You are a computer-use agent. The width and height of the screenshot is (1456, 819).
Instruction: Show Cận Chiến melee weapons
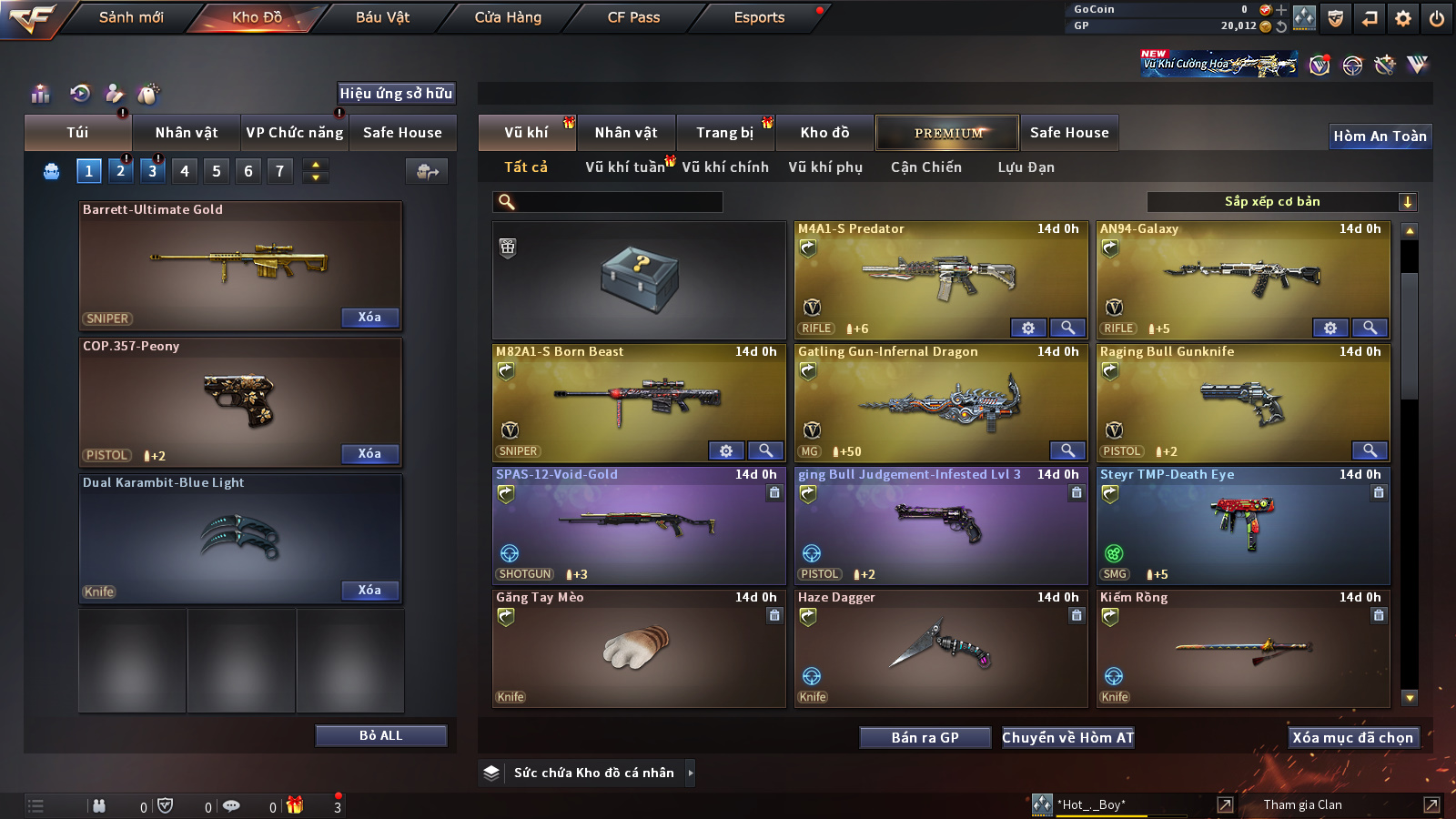pos(925,167)
